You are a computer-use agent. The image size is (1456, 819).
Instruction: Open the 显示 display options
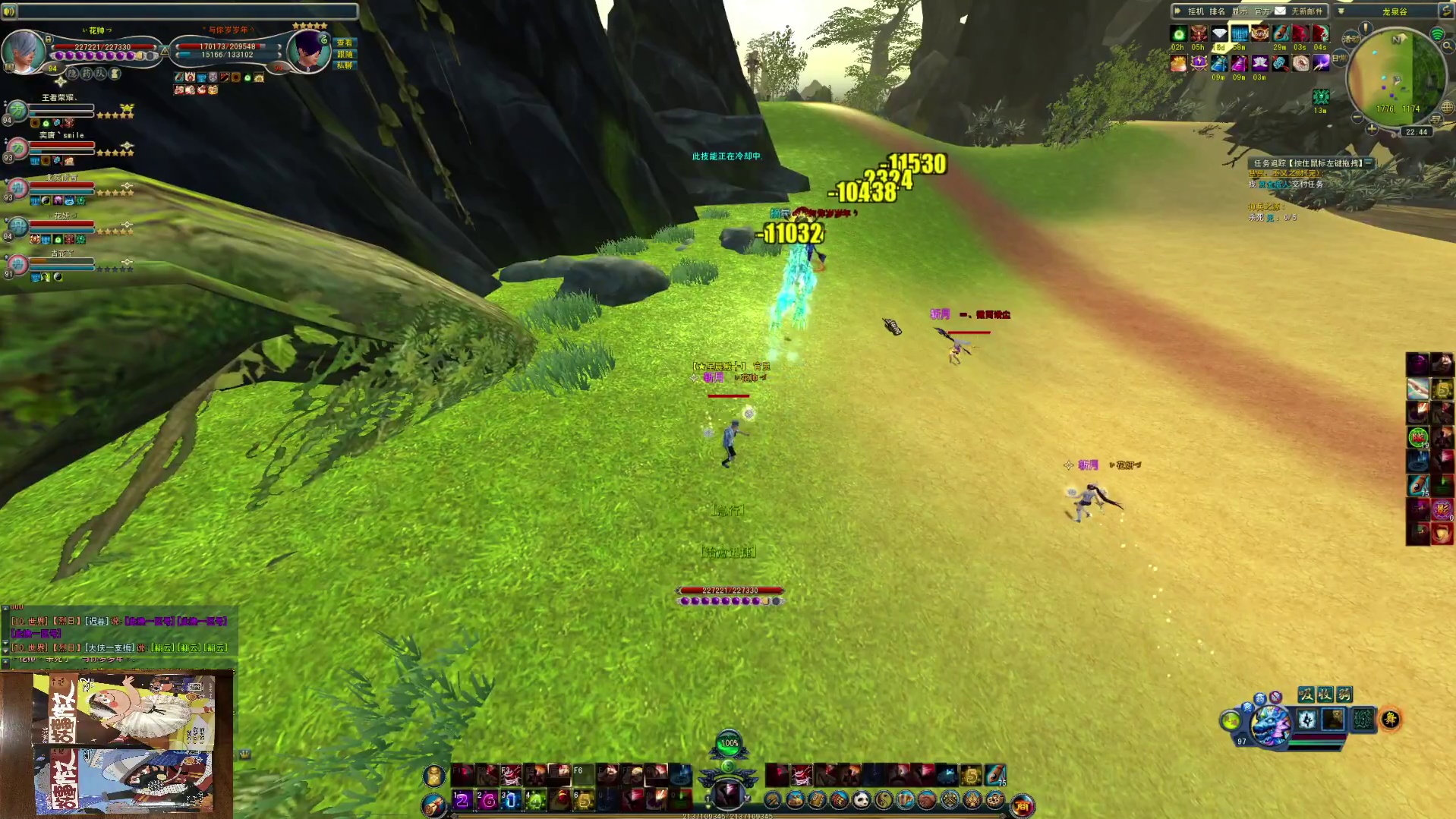(1240, 11)
